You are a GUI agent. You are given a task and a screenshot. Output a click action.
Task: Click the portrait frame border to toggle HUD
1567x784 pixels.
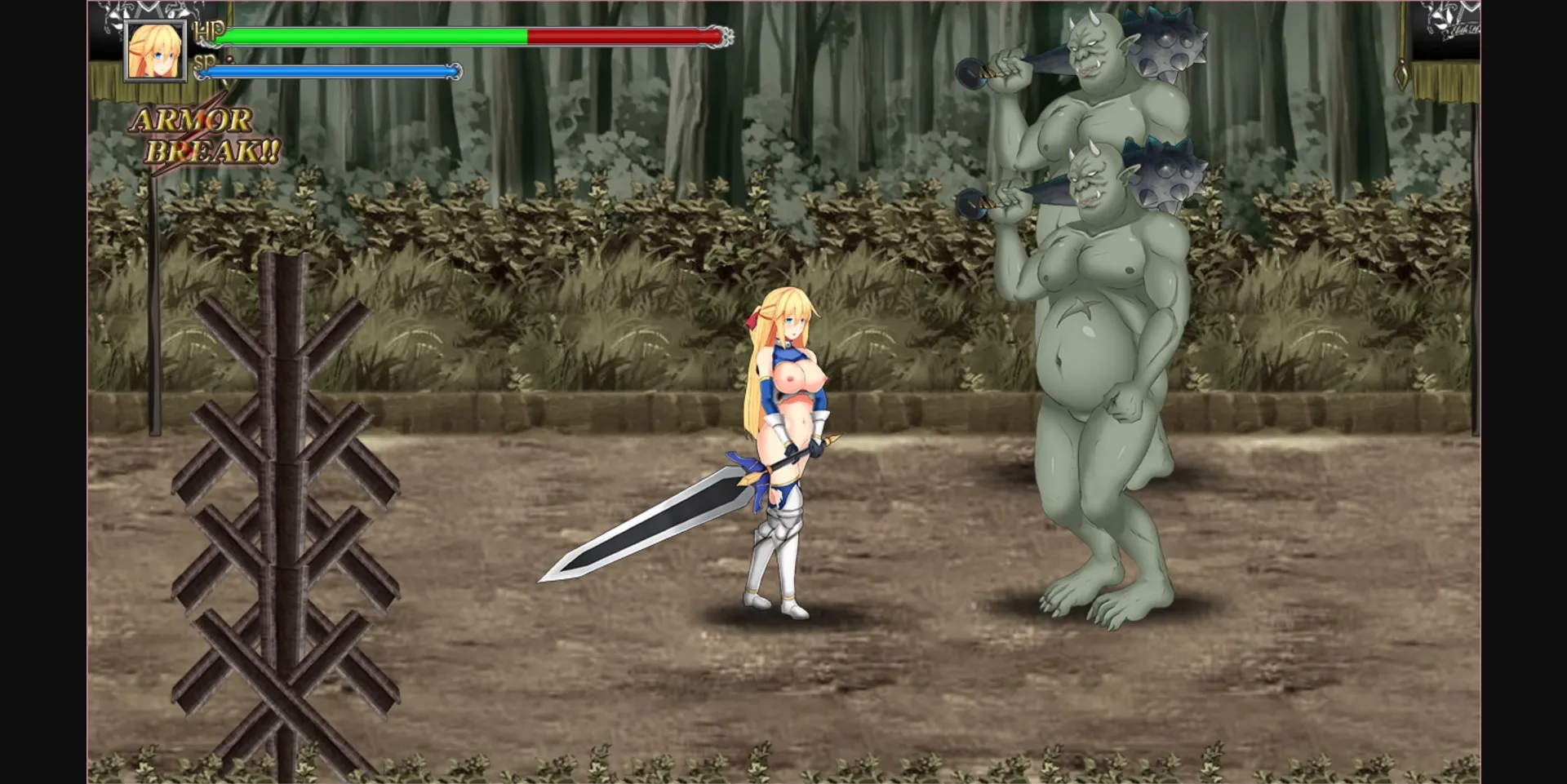click(155, 23)
